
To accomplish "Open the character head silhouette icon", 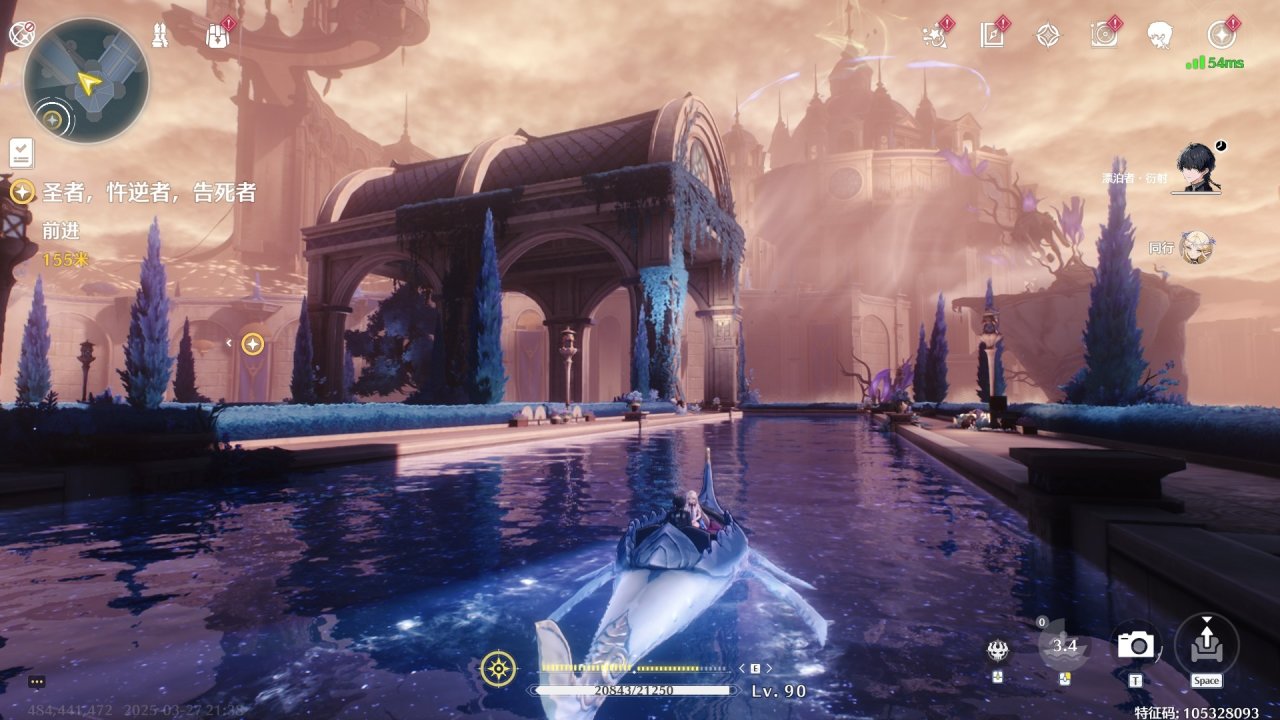I will point(1160,35).
